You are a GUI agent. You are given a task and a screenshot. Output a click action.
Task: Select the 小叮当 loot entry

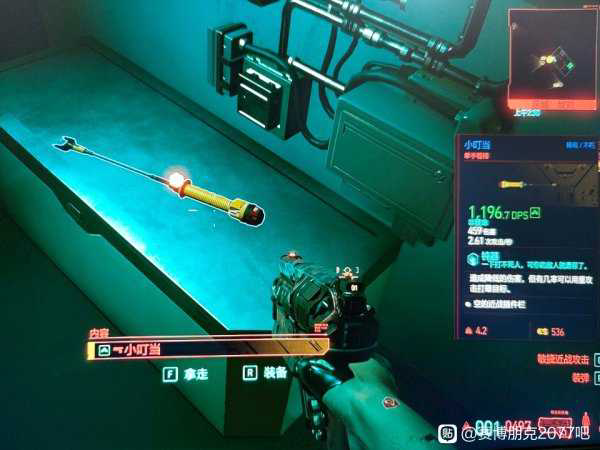[x=208, y=349]
